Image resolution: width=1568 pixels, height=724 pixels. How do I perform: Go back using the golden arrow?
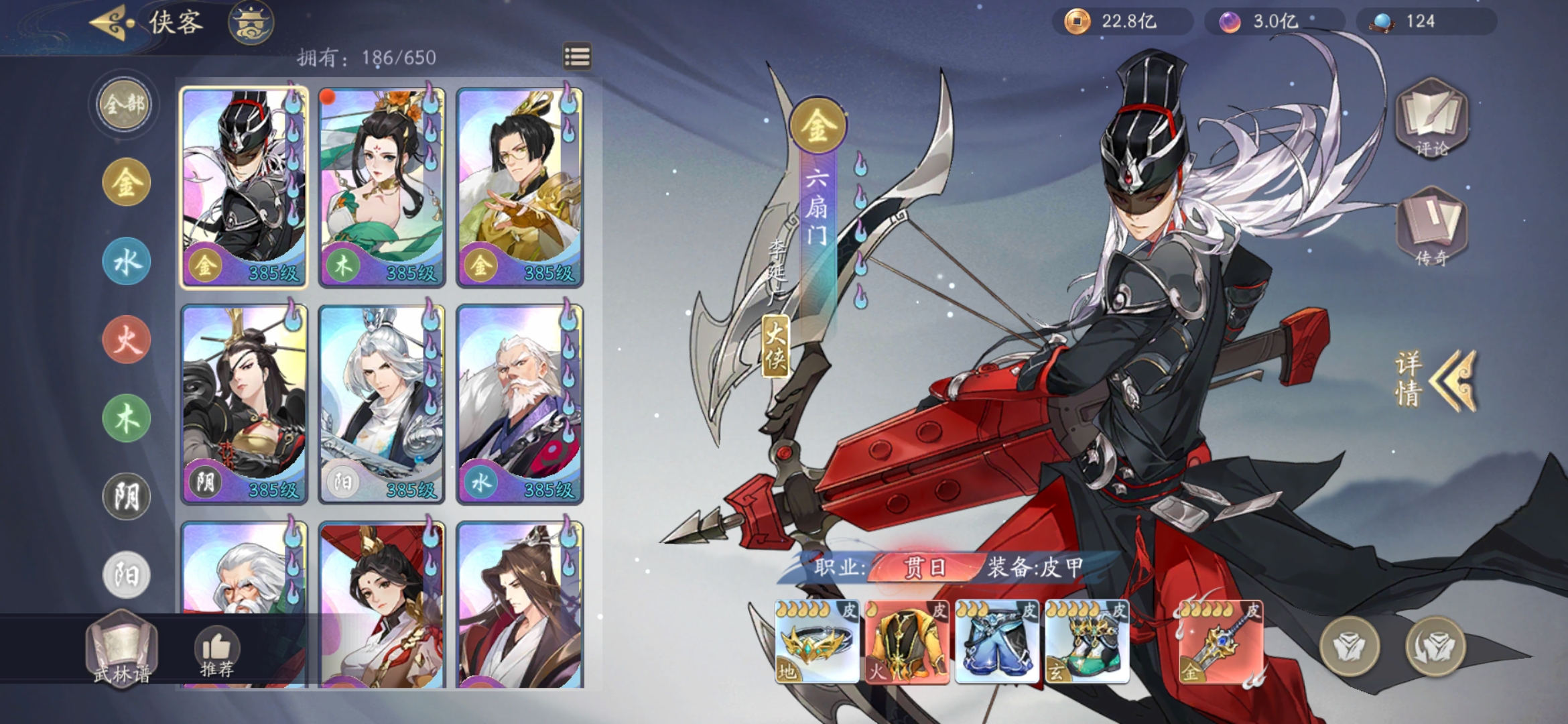(111, 23)
